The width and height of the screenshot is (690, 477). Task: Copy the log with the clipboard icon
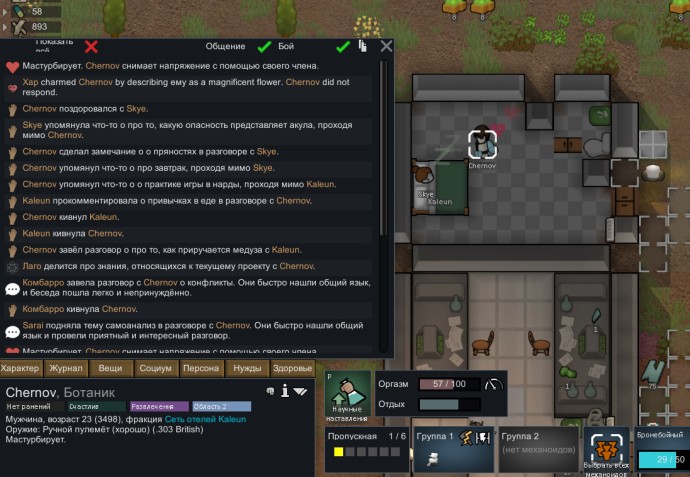point(364,46)
